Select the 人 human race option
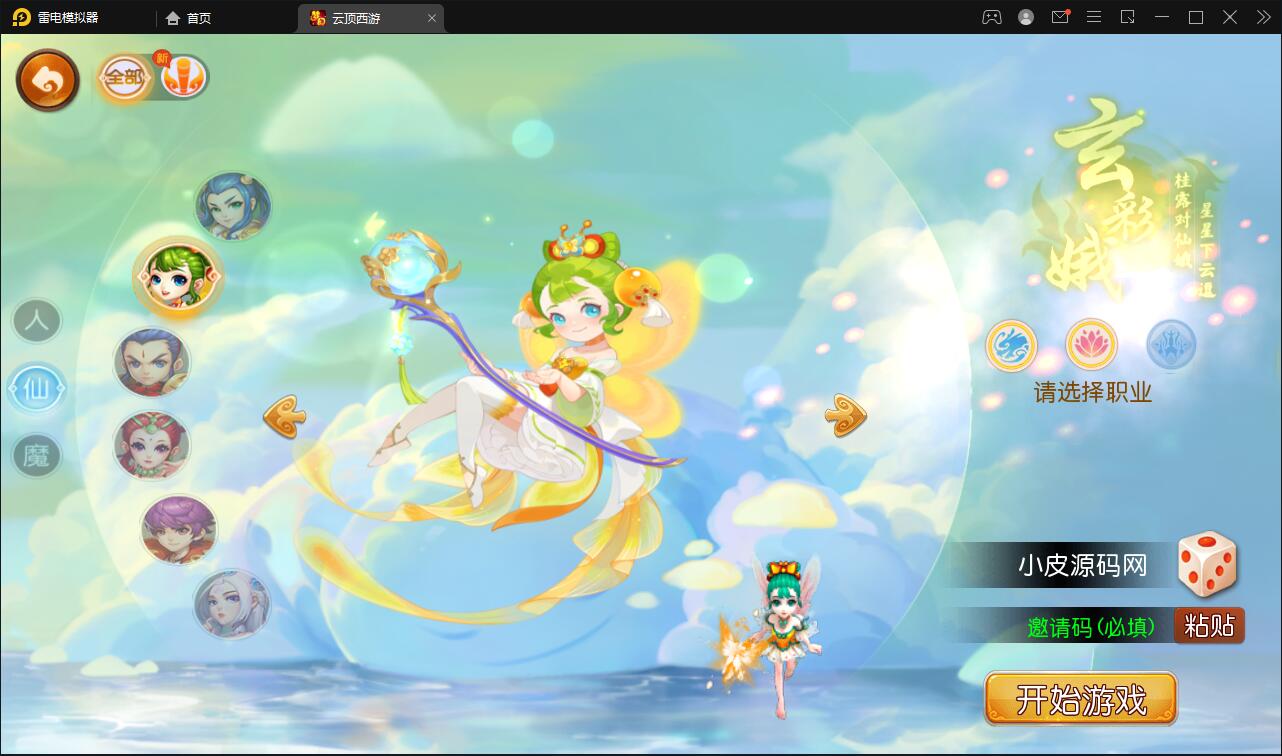This screenshot has width=1282, height=756. point(36,322)
